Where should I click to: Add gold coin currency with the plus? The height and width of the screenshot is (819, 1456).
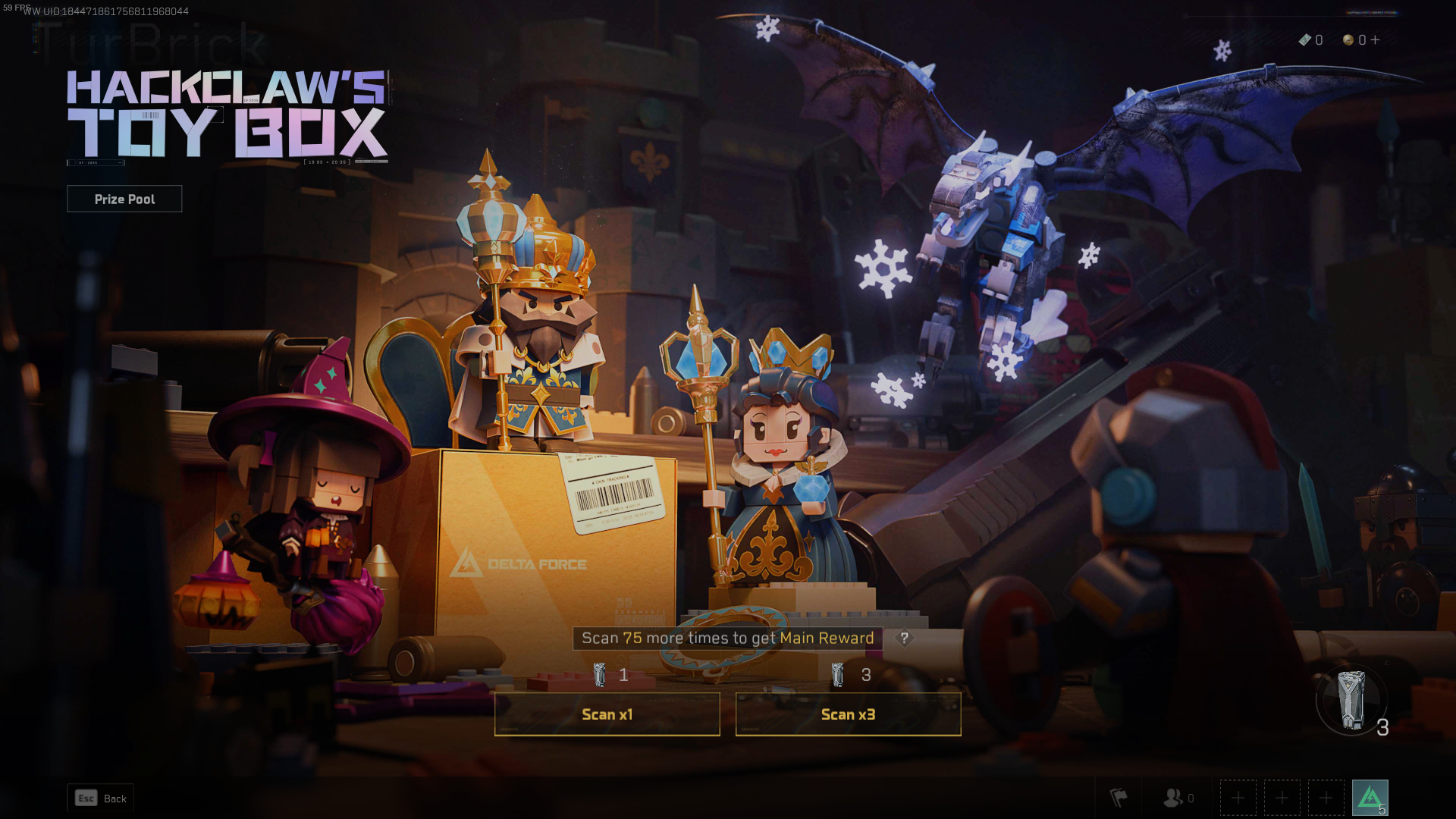(x=1375, y=40)
